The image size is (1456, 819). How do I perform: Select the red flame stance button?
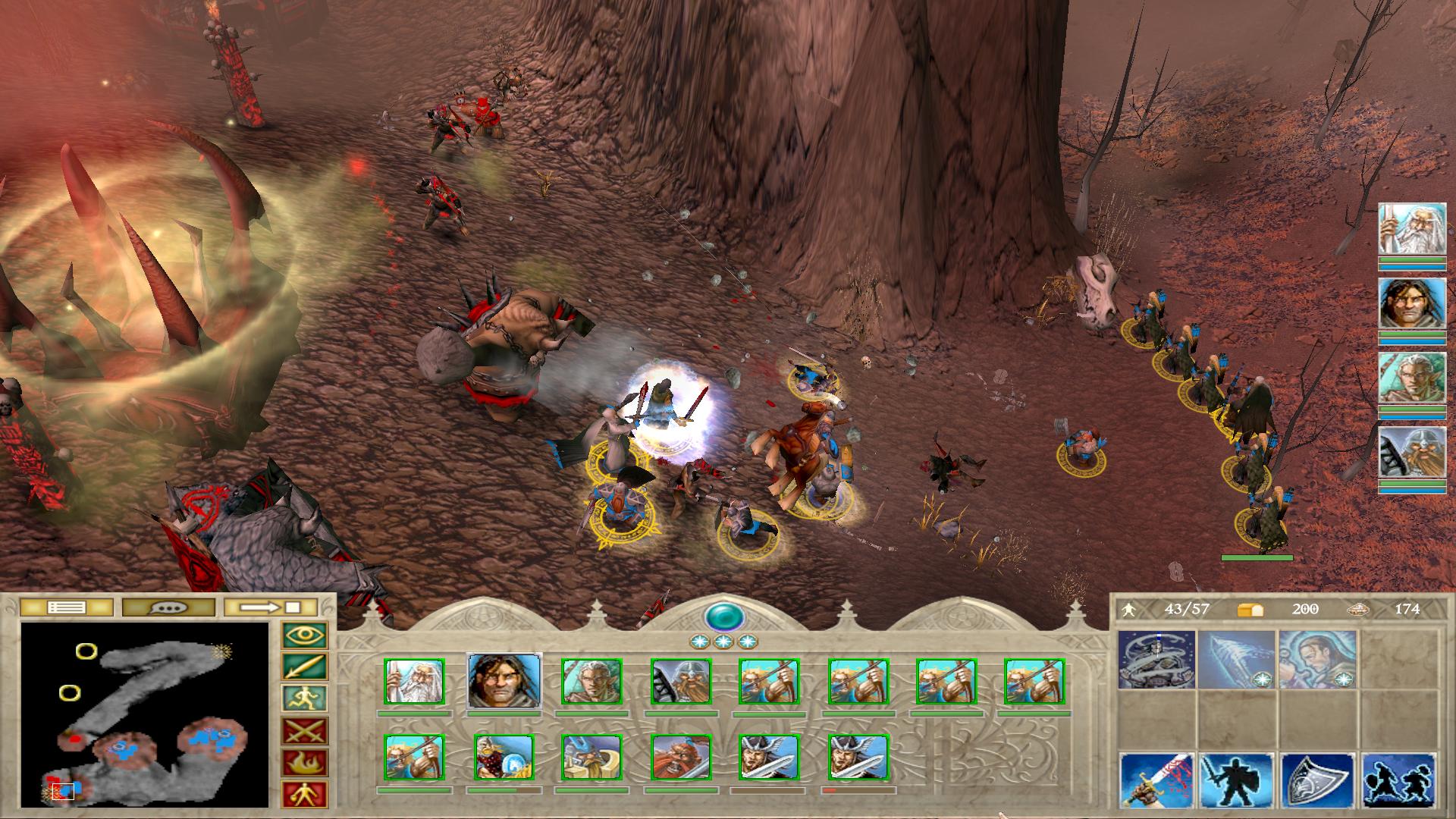tap(305, 763)
